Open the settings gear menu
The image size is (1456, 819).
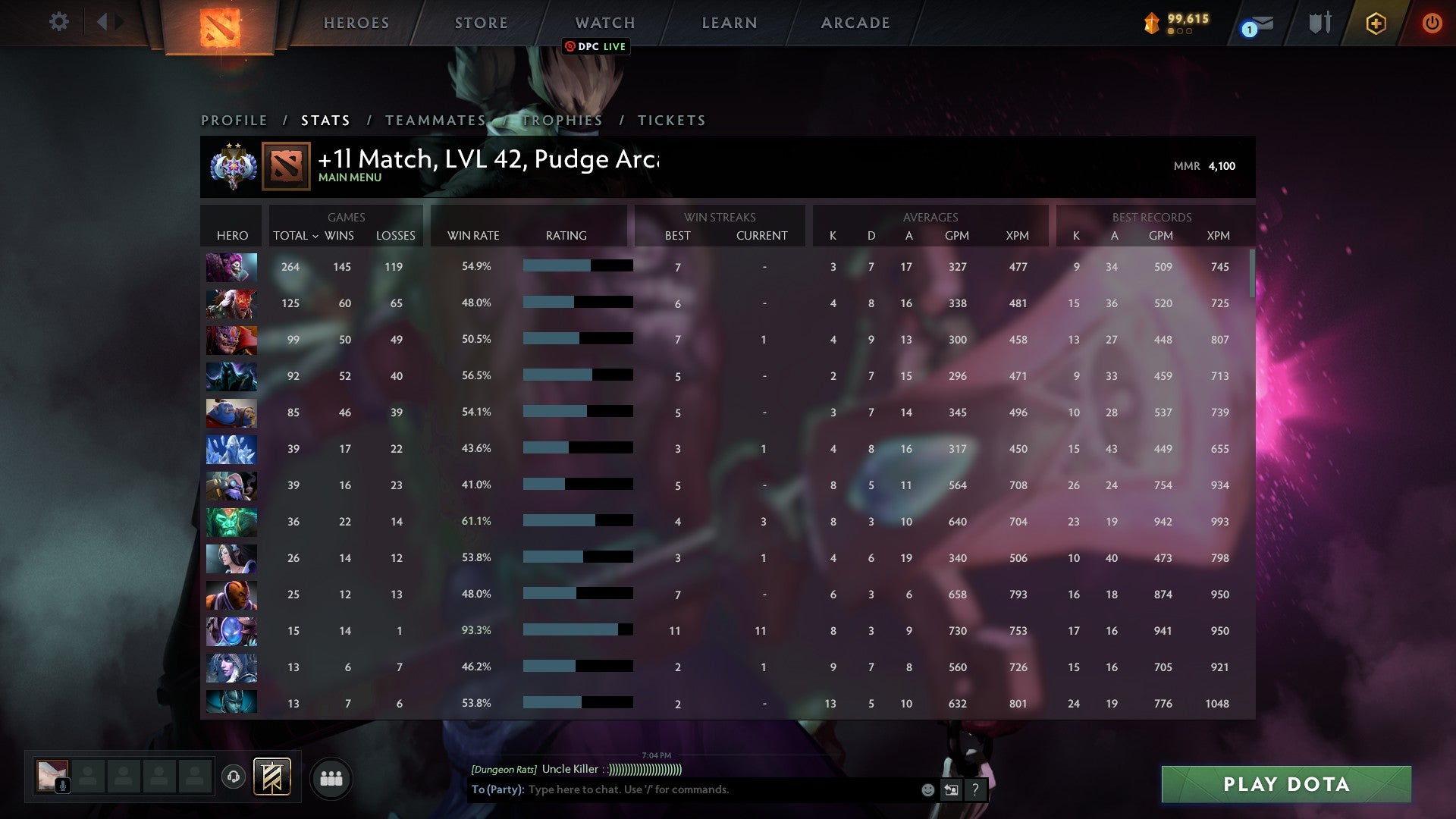tap(59, 22)
